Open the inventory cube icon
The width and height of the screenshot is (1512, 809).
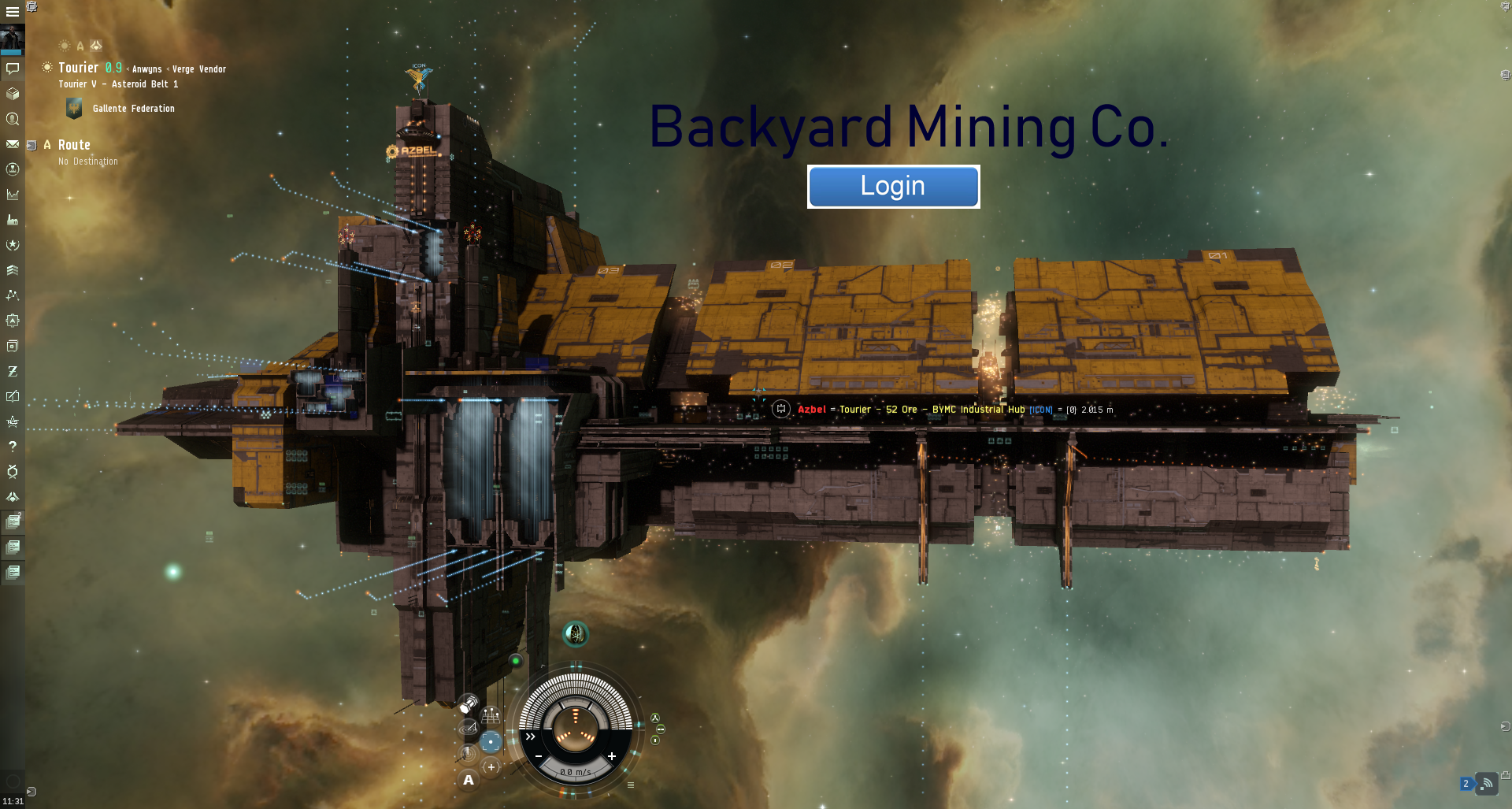(x=13, y=94)
